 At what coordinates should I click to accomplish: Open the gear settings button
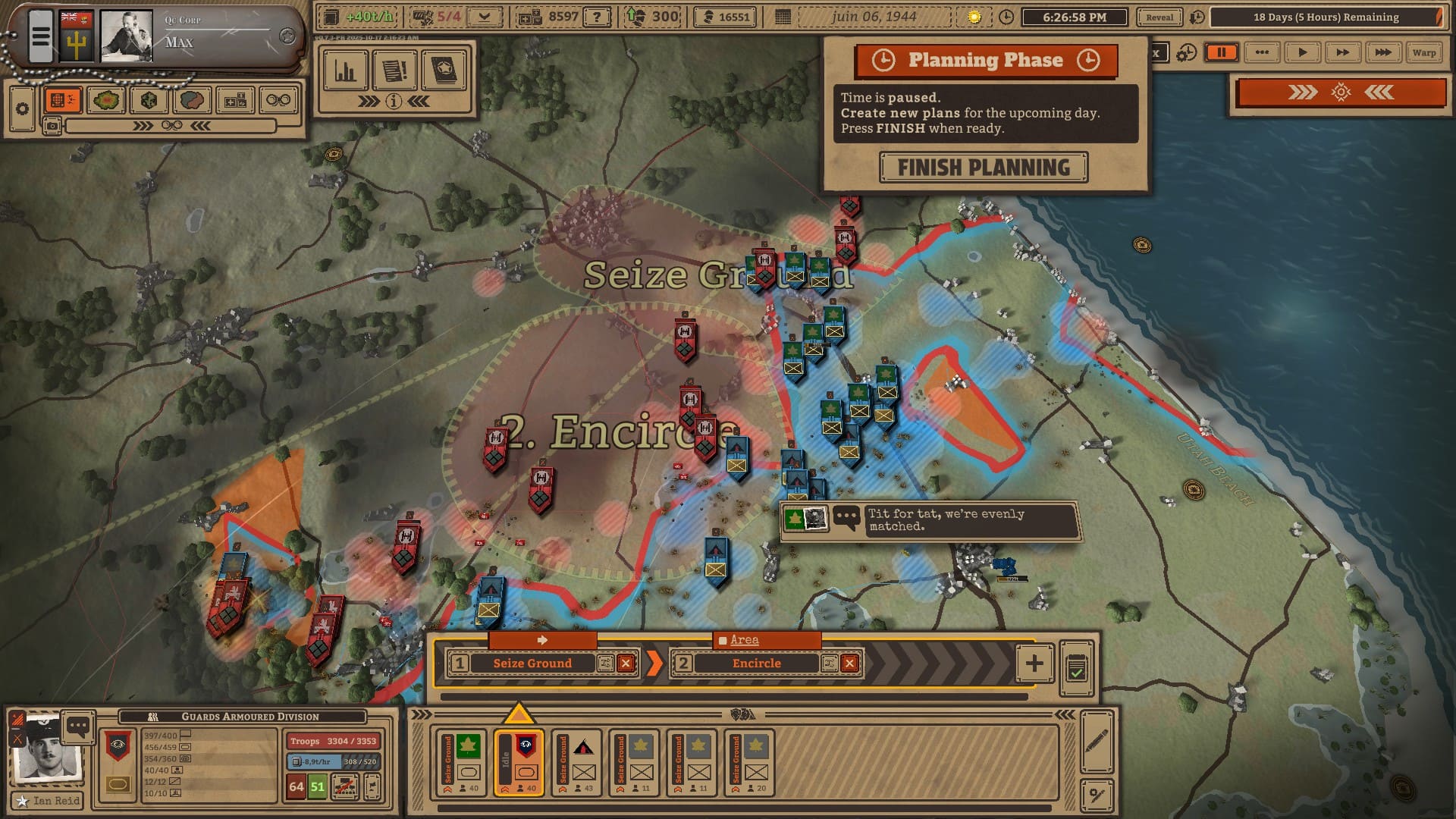[23, 108]
